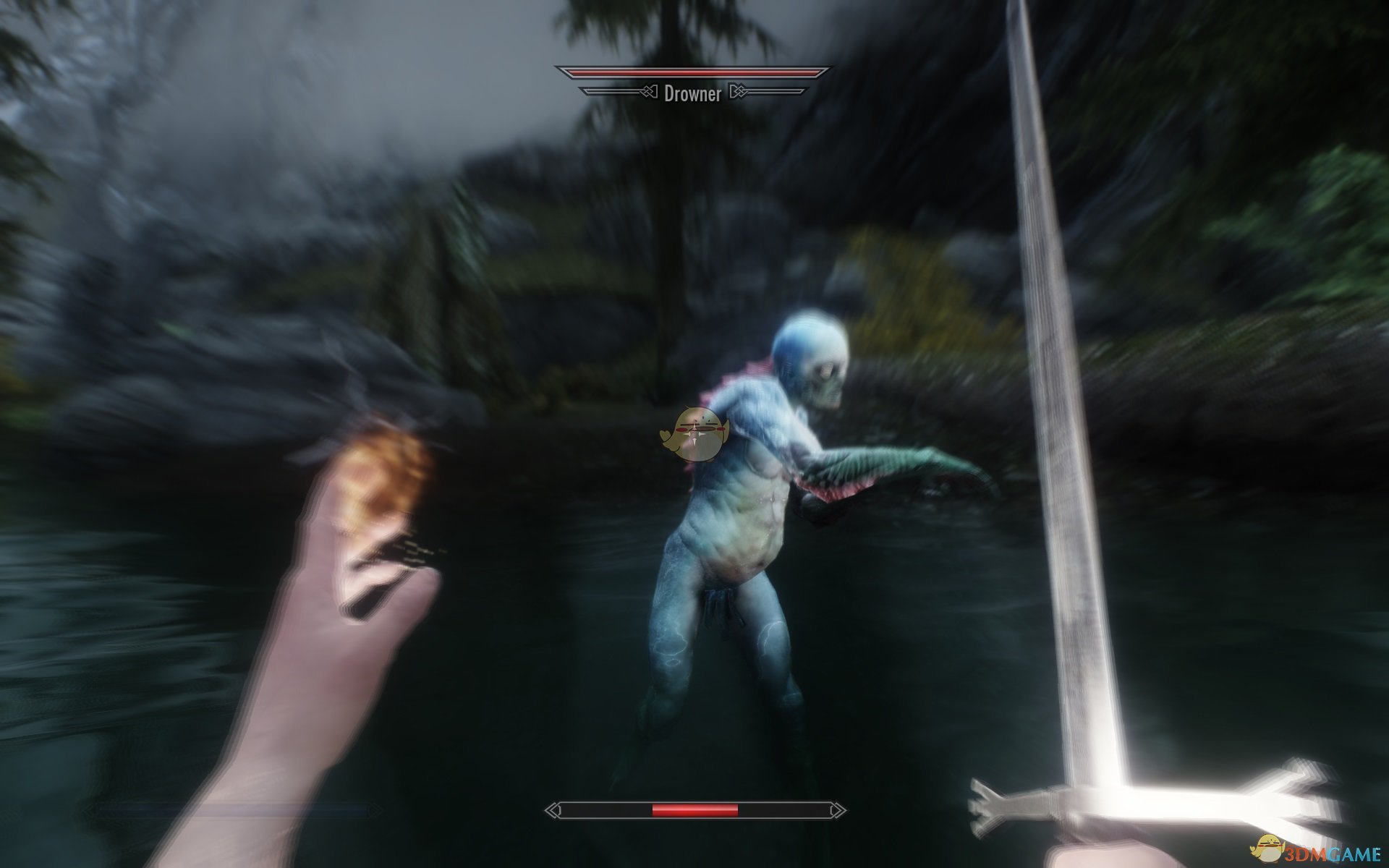The height and width of the screenshot is (868, 1389).
Task: Click the left ornamental diamond beside Drowner name
Action: (x=649, y=93)
